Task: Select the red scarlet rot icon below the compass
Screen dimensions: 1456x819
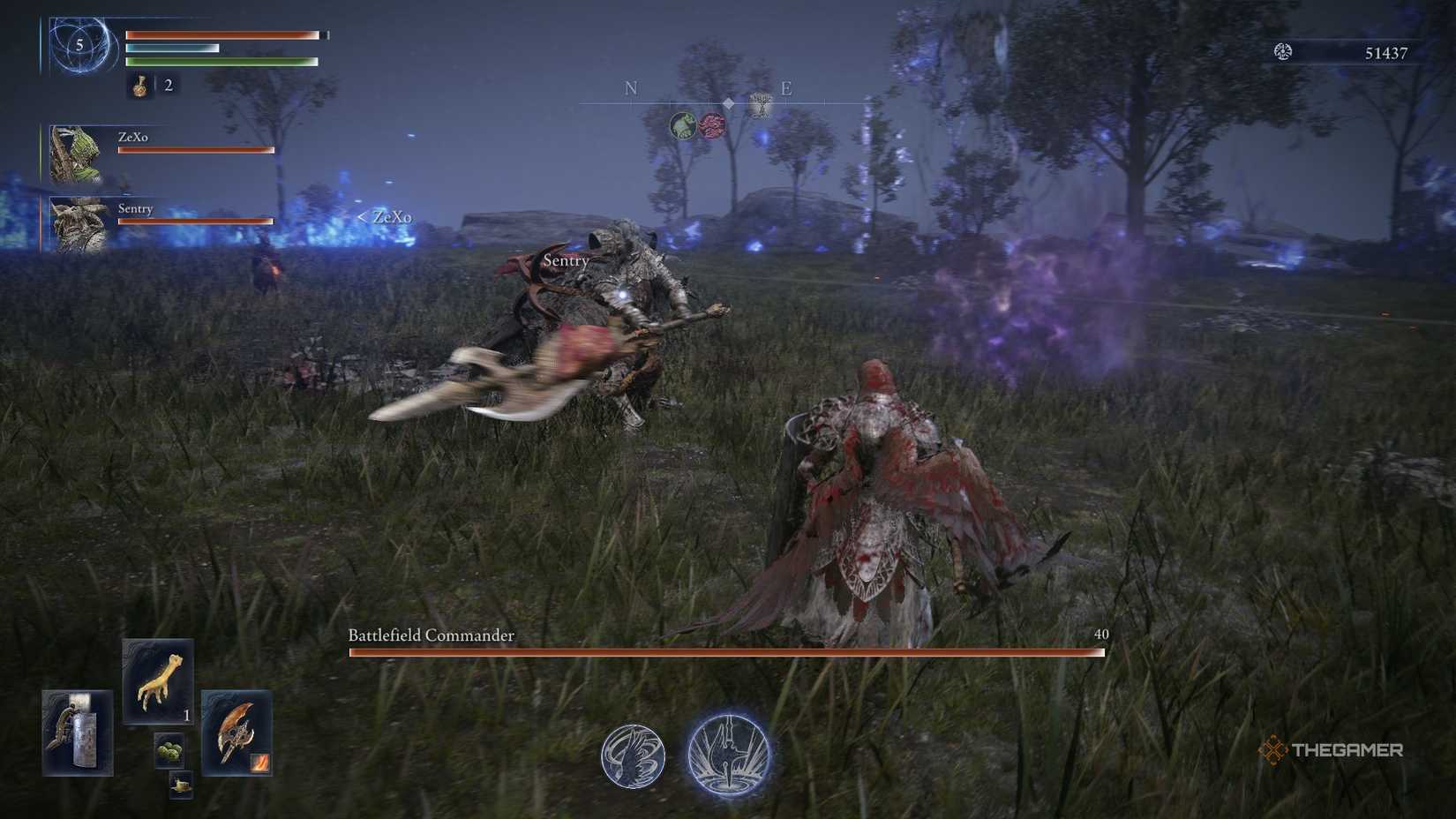Action: click(713, 125)
